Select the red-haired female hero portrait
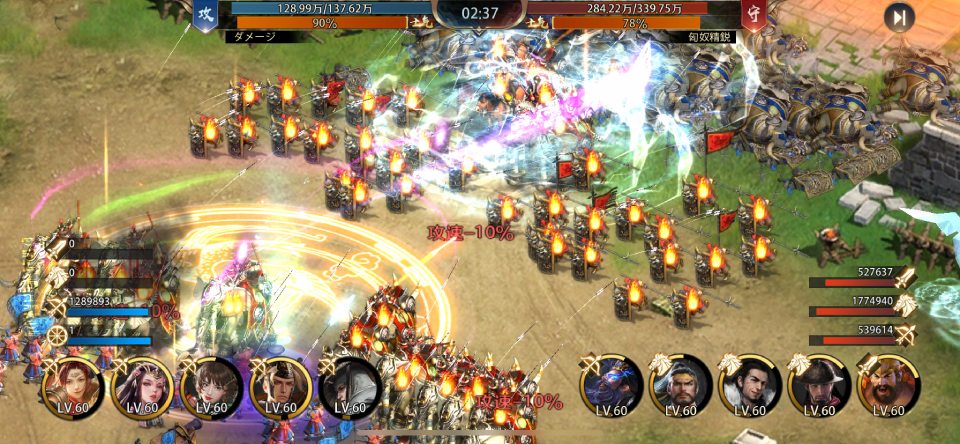960x444 pixels. [x=74, y=386]
